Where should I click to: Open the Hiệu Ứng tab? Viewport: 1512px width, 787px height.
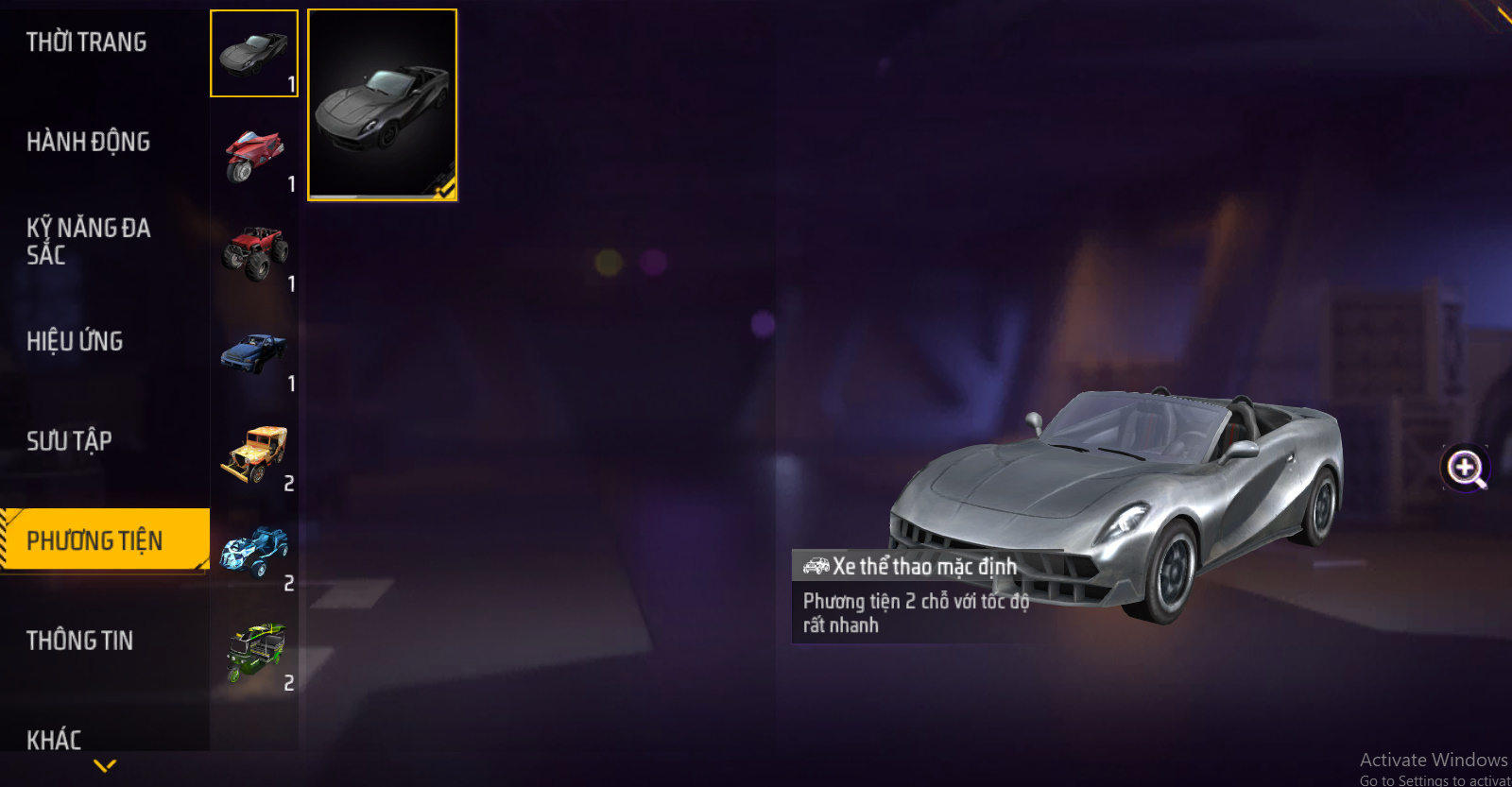pos(76,341)
